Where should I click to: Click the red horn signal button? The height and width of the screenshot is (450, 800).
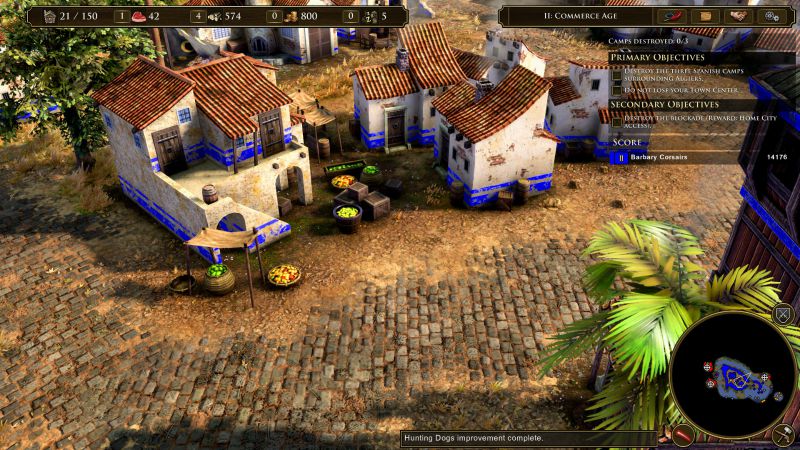click(x=683, y=436)
